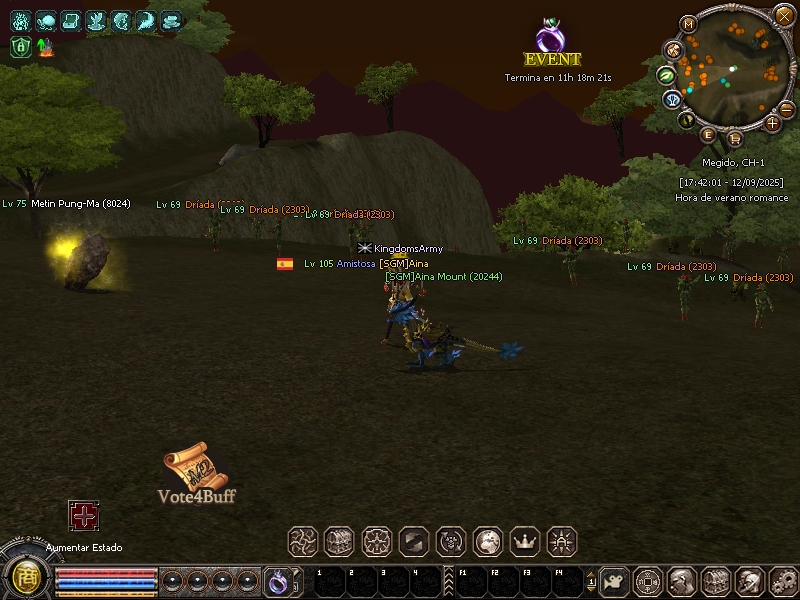Click the purple ring slot near the gauge

tap(276, 580)
